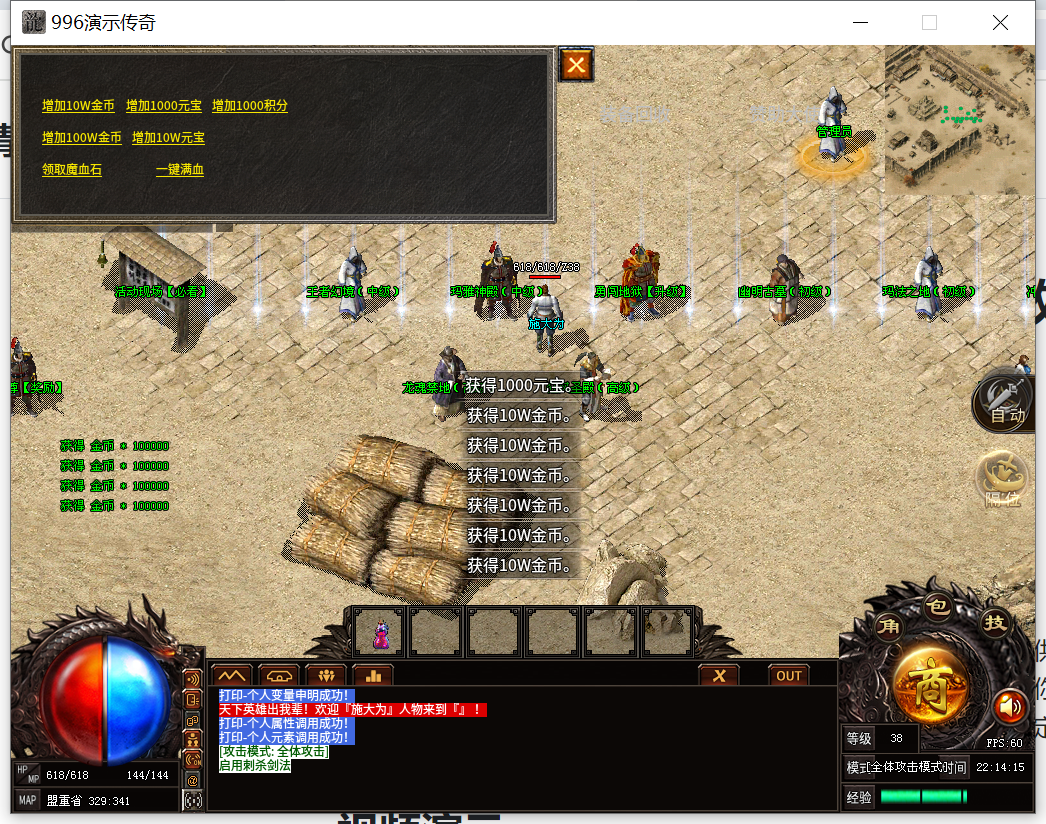Image resolution: width=1046 pixels, height=824 pixels.
Task: Select the pink potion hotbar slot
Action: tap(381, 632)
